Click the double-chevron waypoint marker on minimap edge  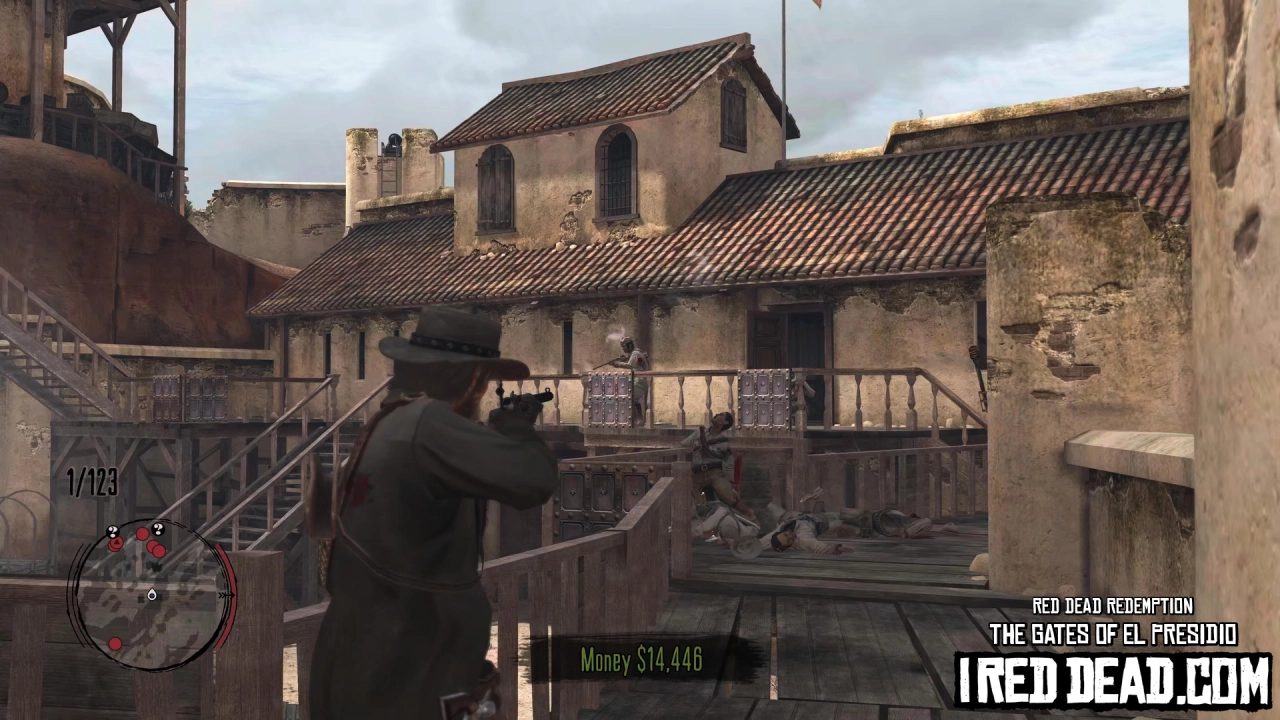tap(223, 594)
